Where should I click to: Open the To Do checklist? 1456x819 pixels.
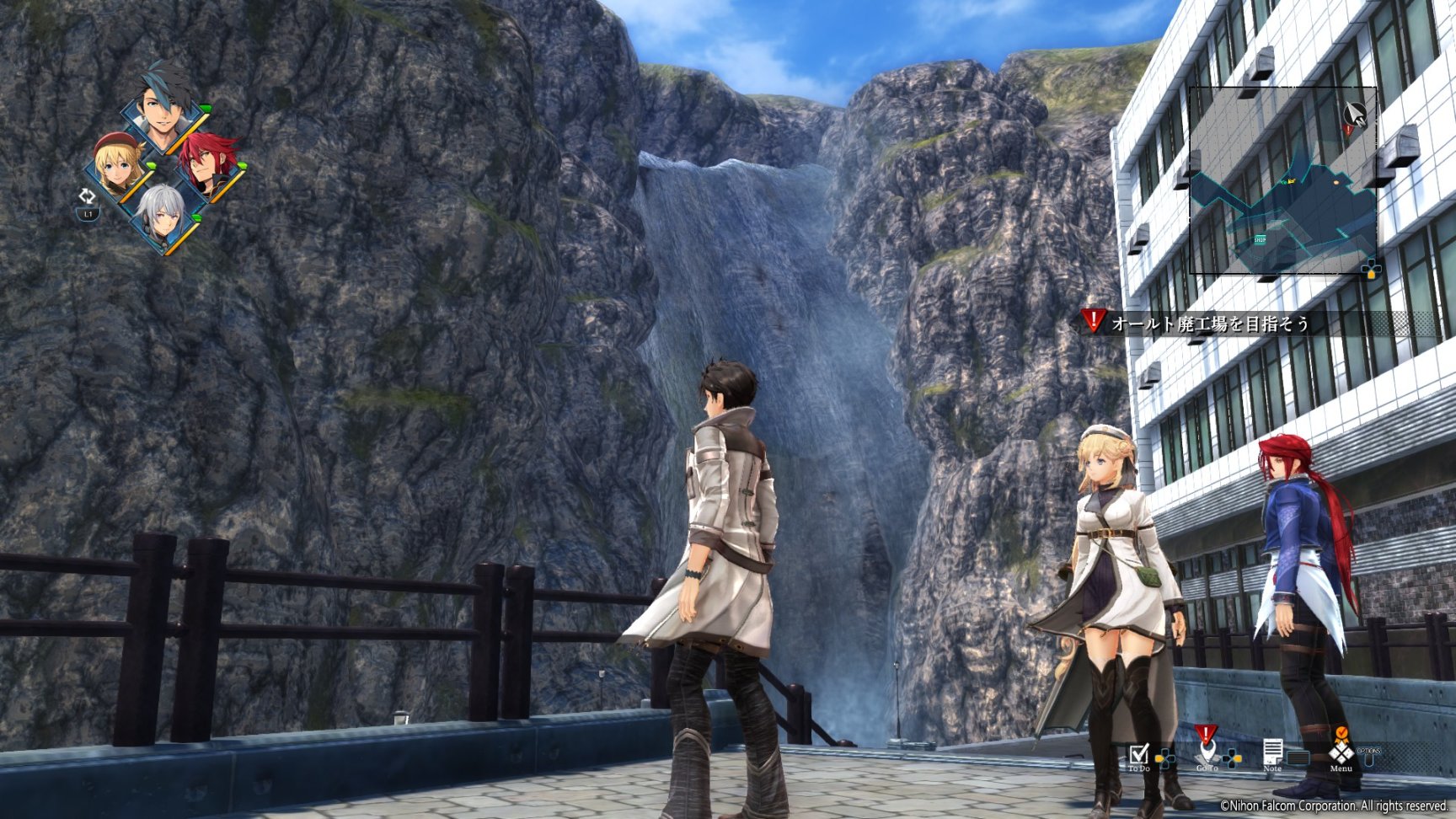[x=1138, y=754]
